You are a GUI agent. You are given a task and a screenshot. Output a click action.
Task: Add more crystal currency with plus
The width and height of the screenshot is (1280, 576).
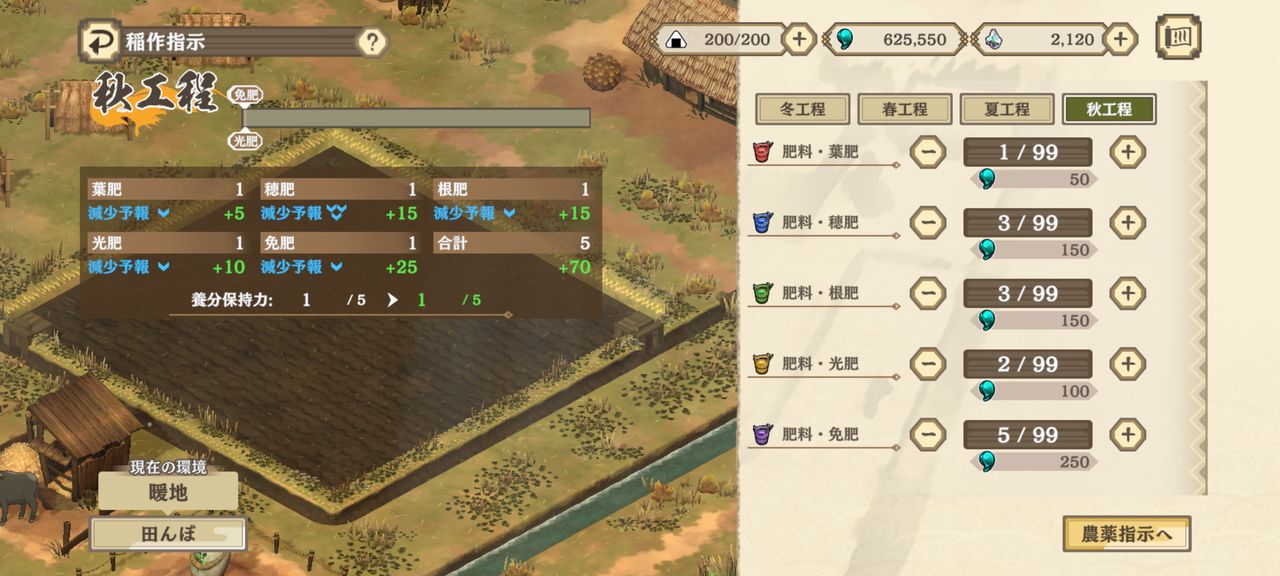click(1120, 39)
